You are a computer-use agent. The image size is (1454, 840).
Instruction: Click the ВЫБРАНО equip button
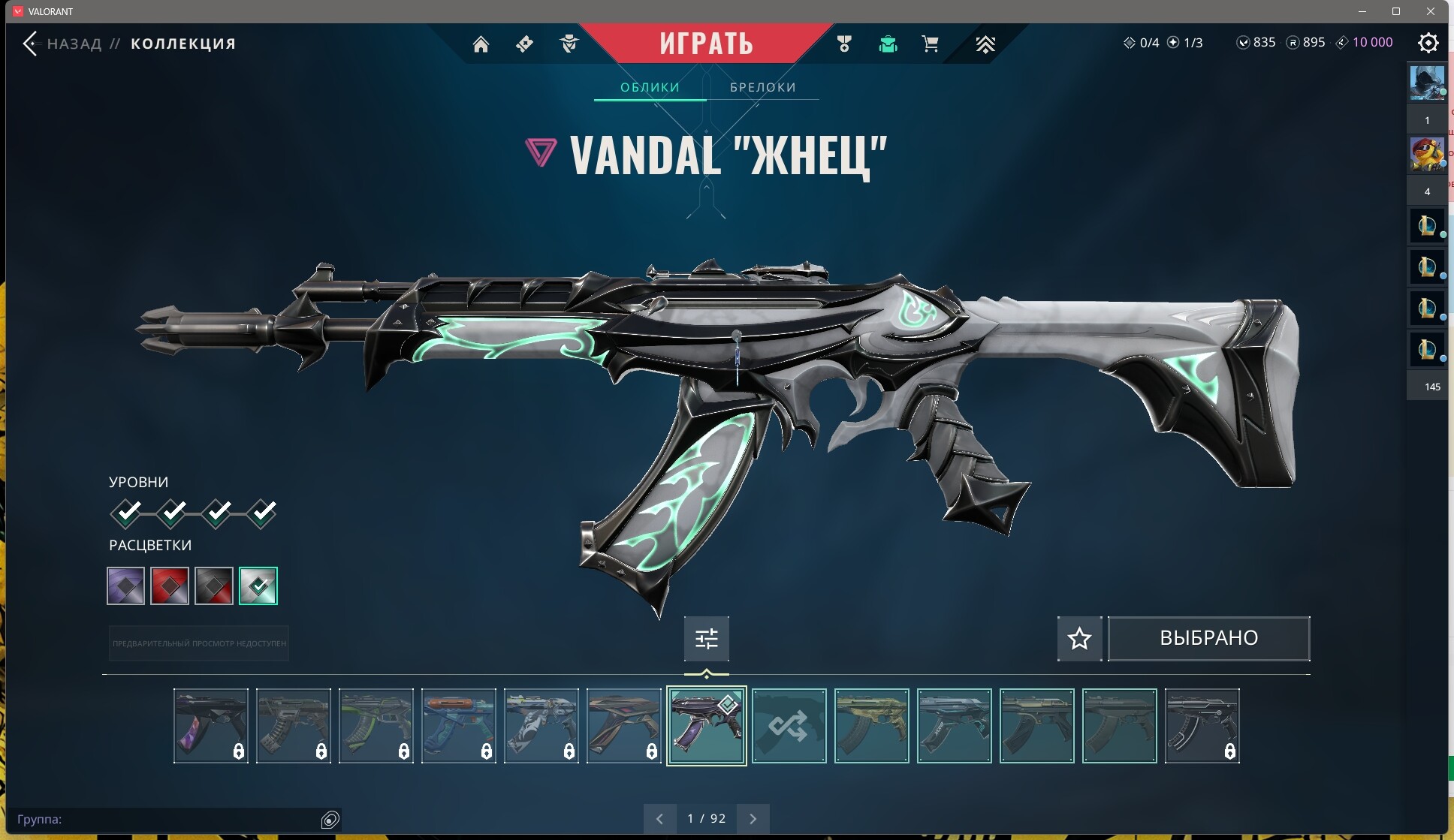(1208, 638)
